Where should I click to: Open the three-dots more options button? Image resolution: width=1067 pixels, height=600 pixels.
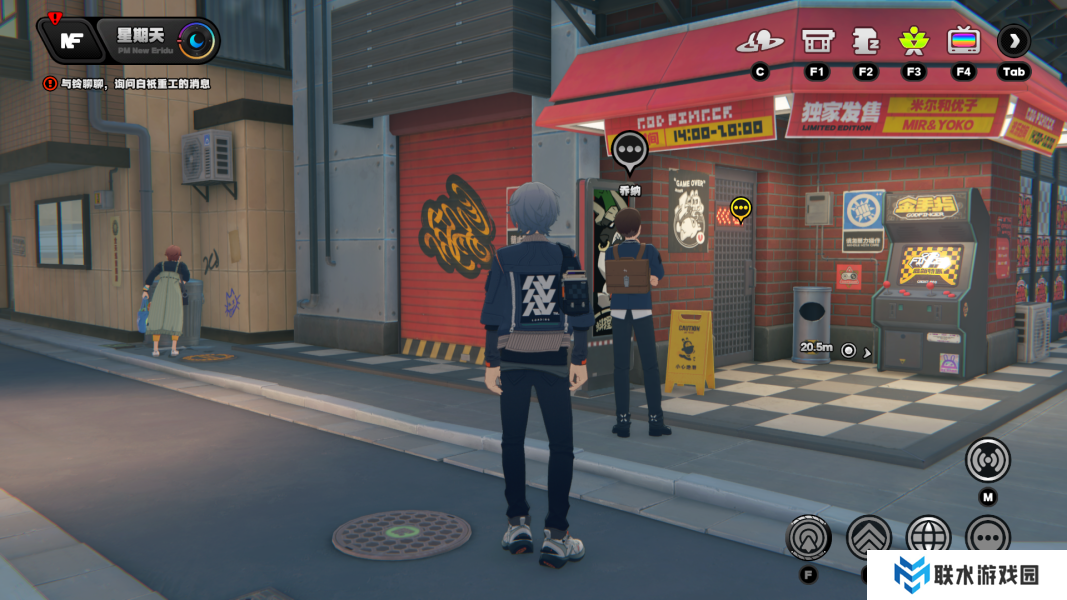coord(988,538)
